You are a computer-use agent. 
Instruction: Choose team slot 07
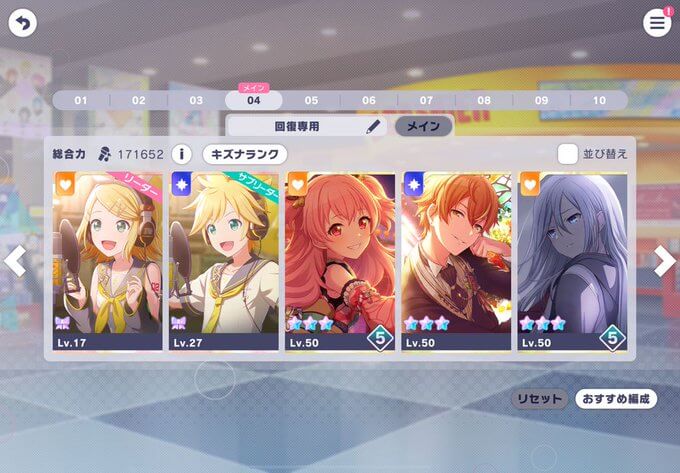426,100
